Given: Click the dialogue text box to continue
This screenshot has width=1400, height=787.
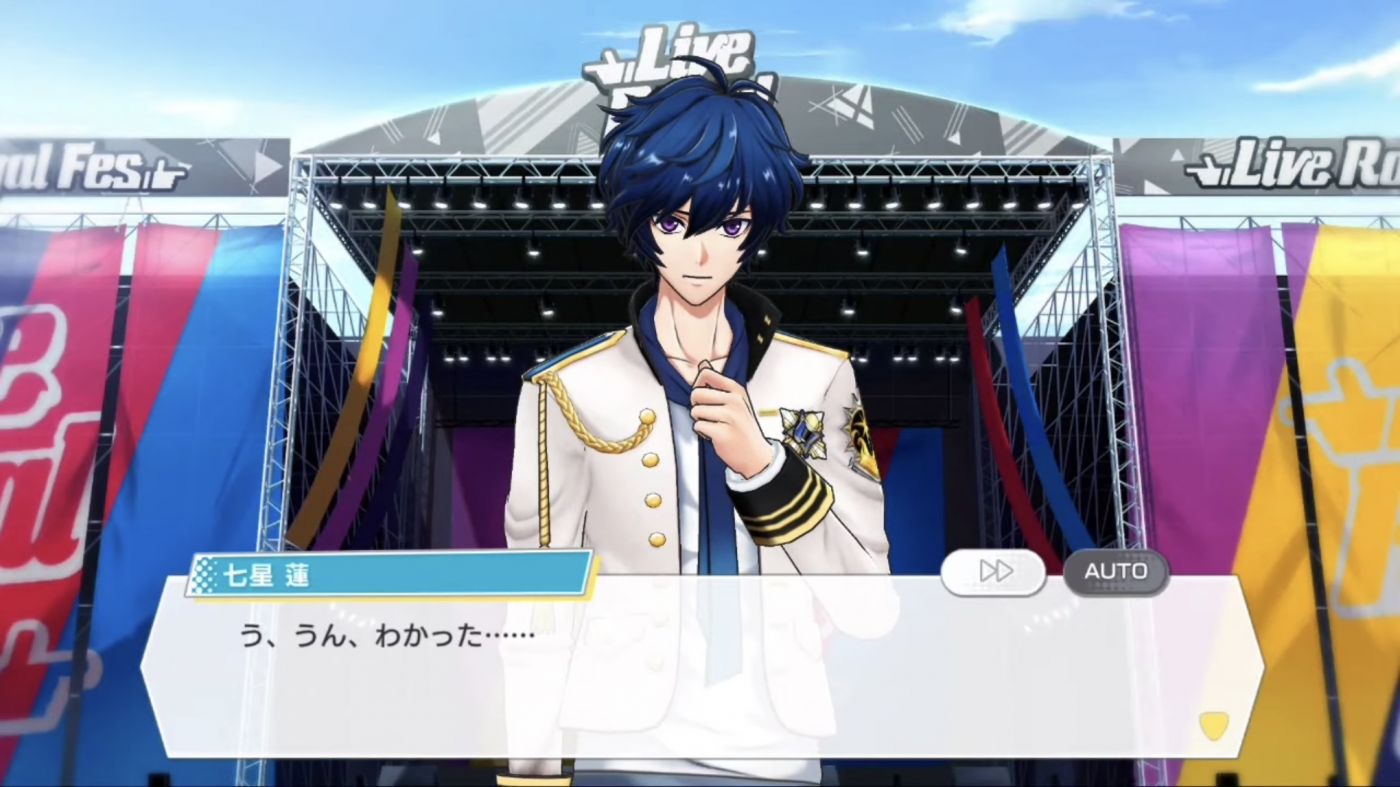Looking at the screenshot, I should tap(700, 668).
